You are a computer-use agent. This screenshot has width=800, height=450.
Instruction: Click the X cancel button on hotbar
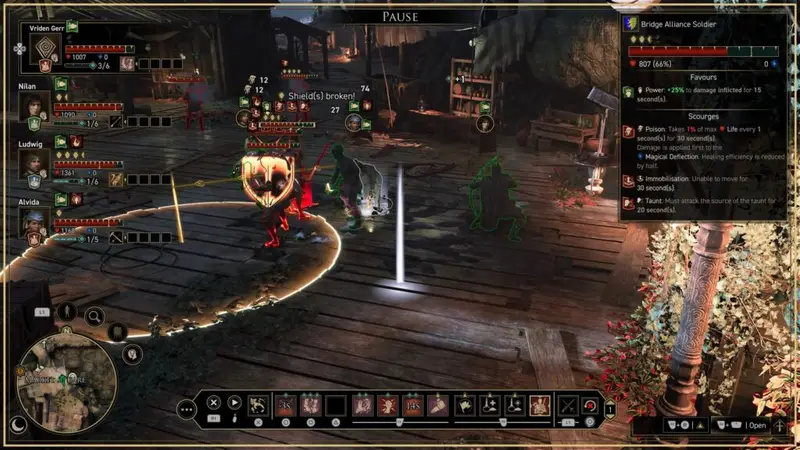point(213,403)
